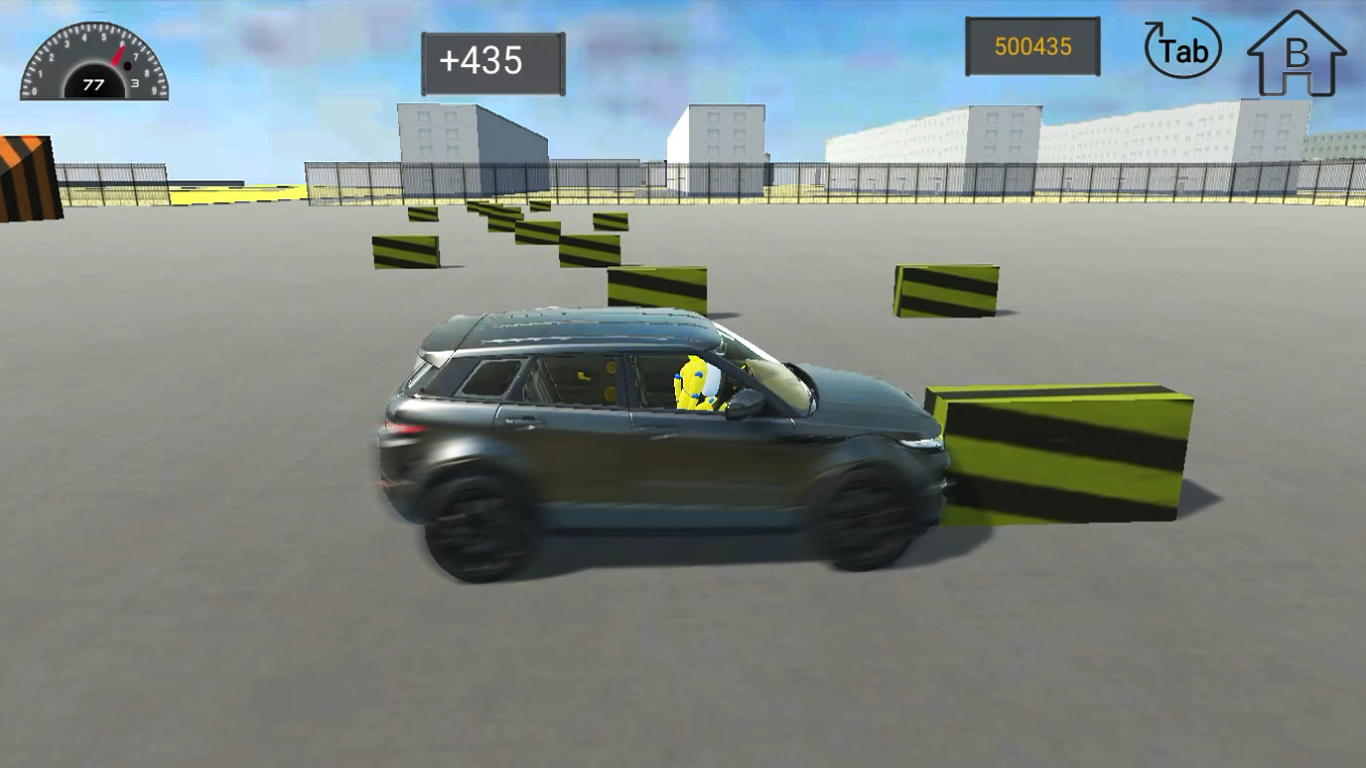Image resolution: width=1366 pixels, height=768 pixels.
Task: Click the floating striped block upper right
Action: coord(945,290)
